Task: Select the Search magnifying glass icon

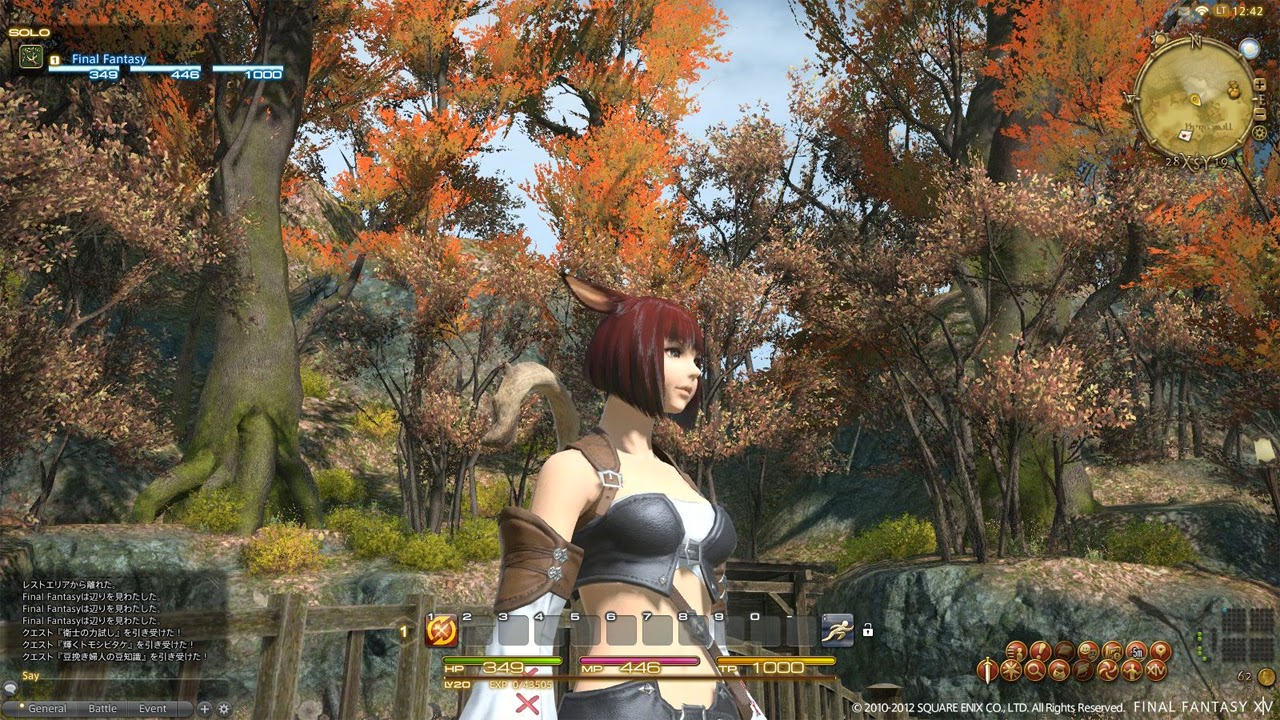Action: point(1035,668)
